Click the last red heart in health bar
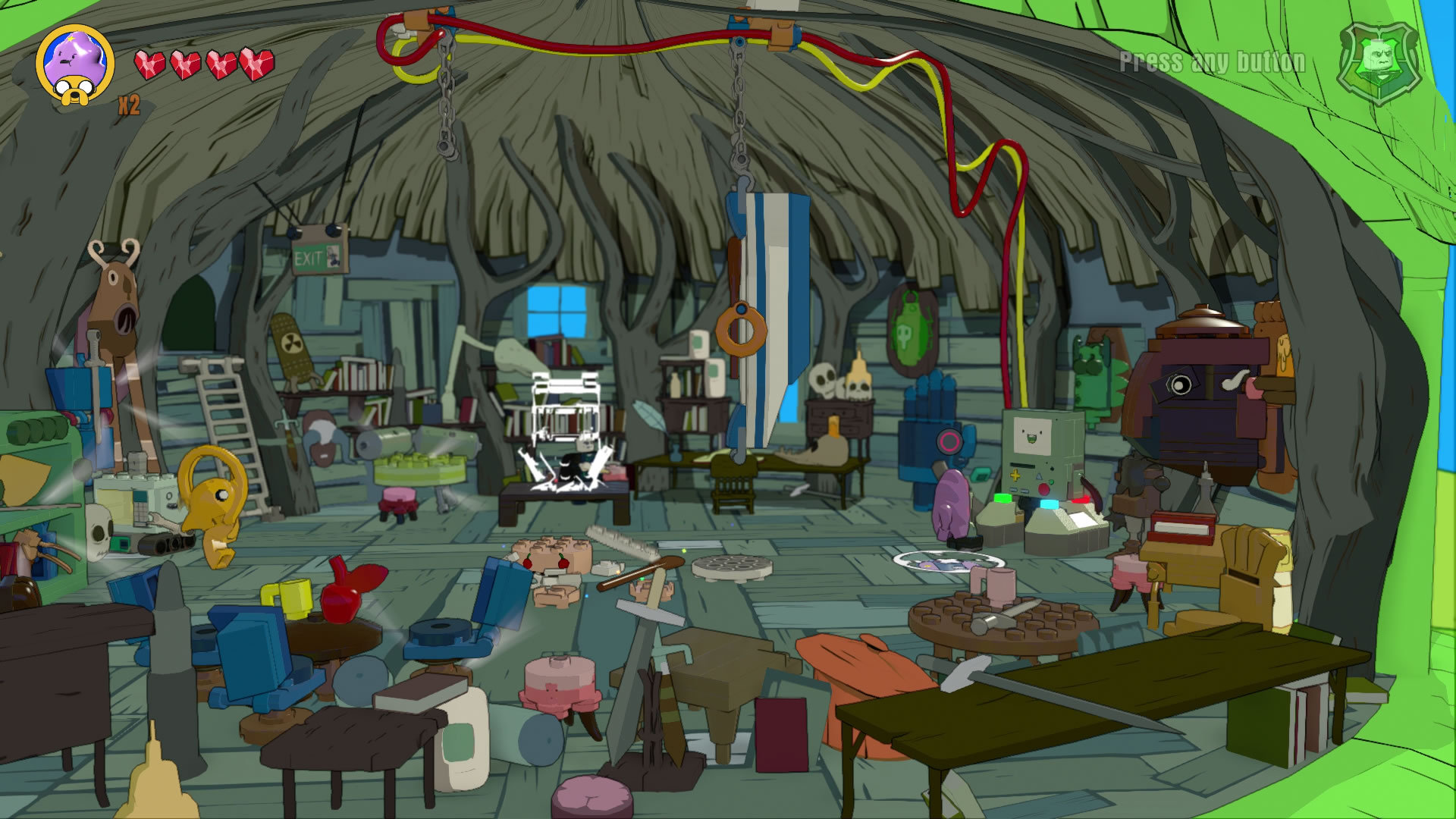1456x819 pixels. coord(258,64)
